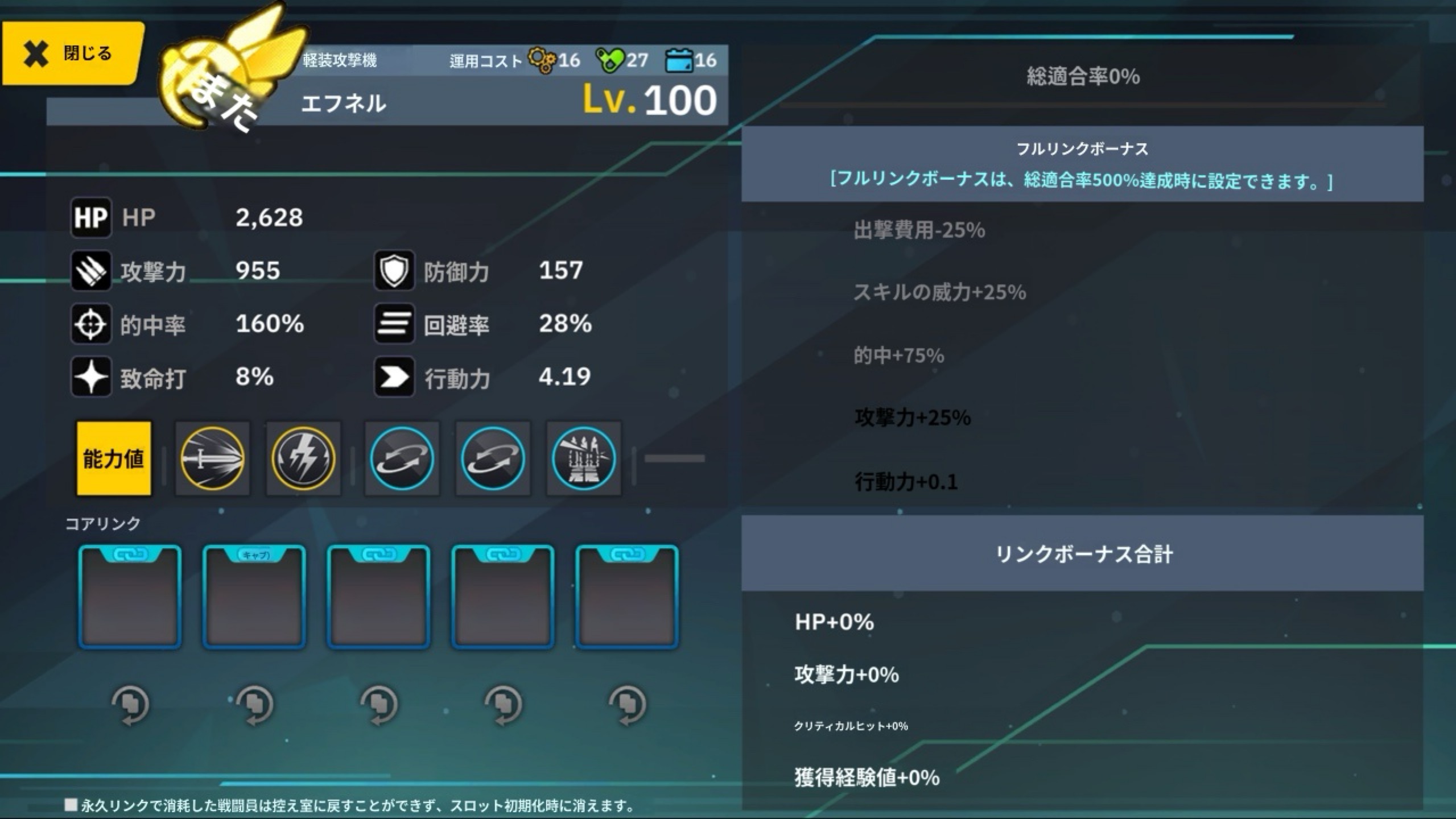Choose the 攻撃力+25% full link bonus
Screen dimensions: 1456x819
click(x=913, y=418)
